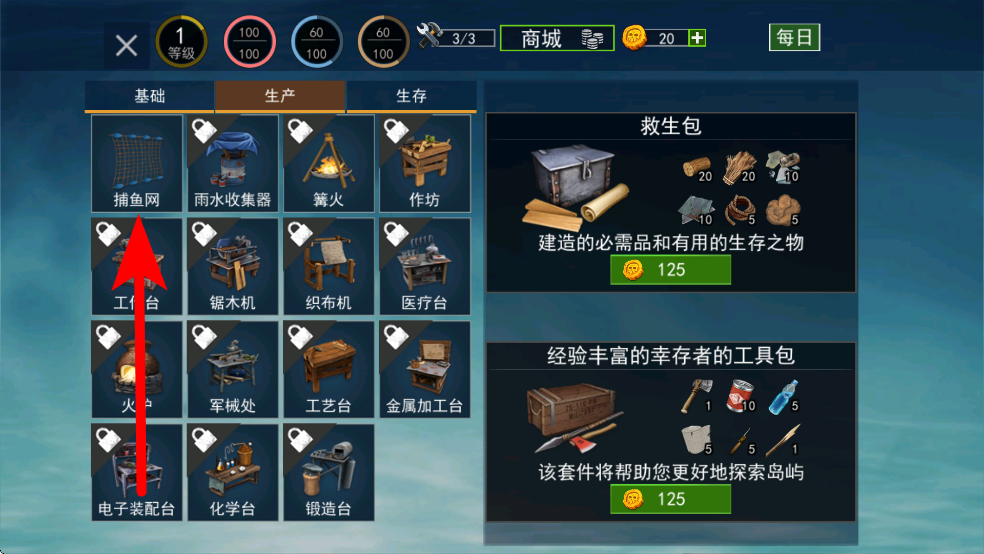Select the 锯木机 sawmill recipe

point(232,266)
